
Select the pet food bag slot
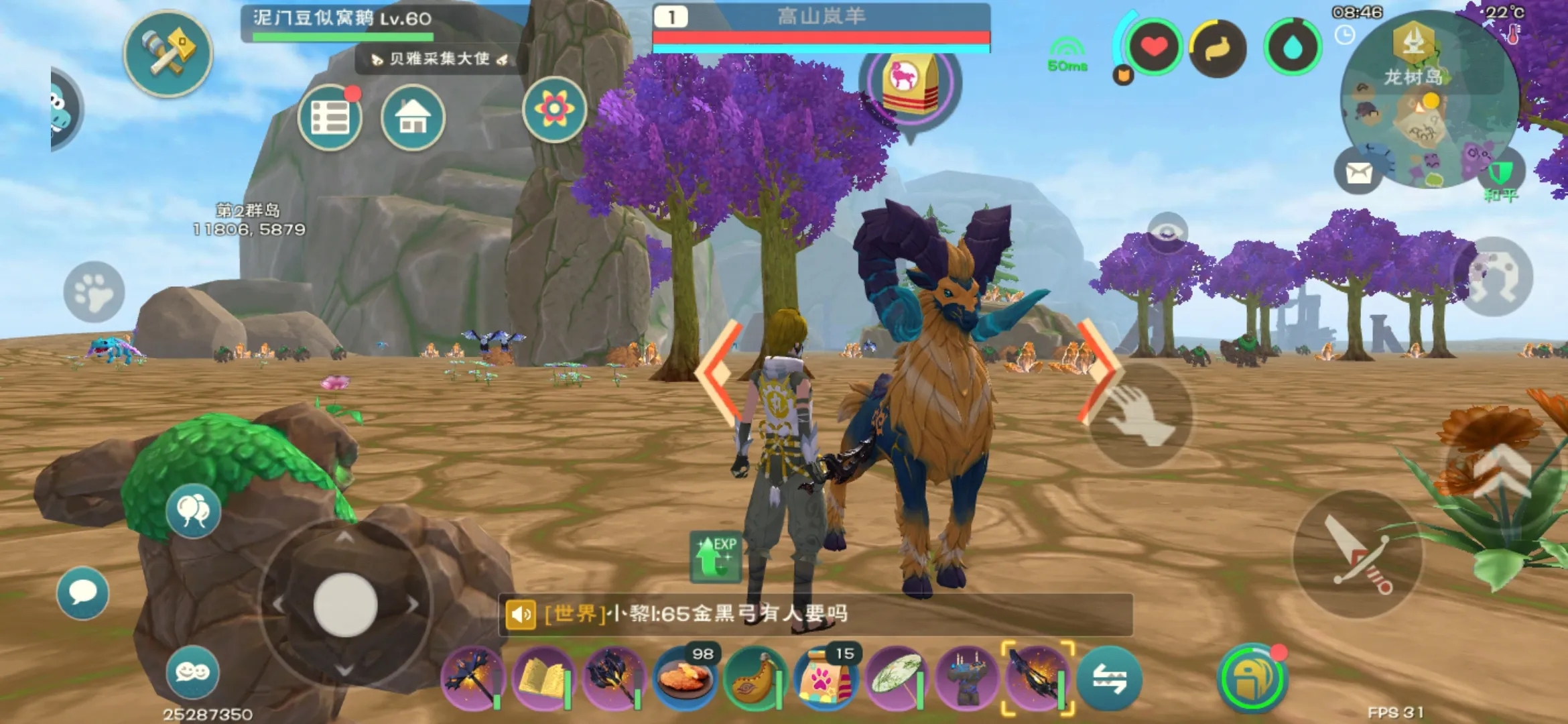point(826,678)
